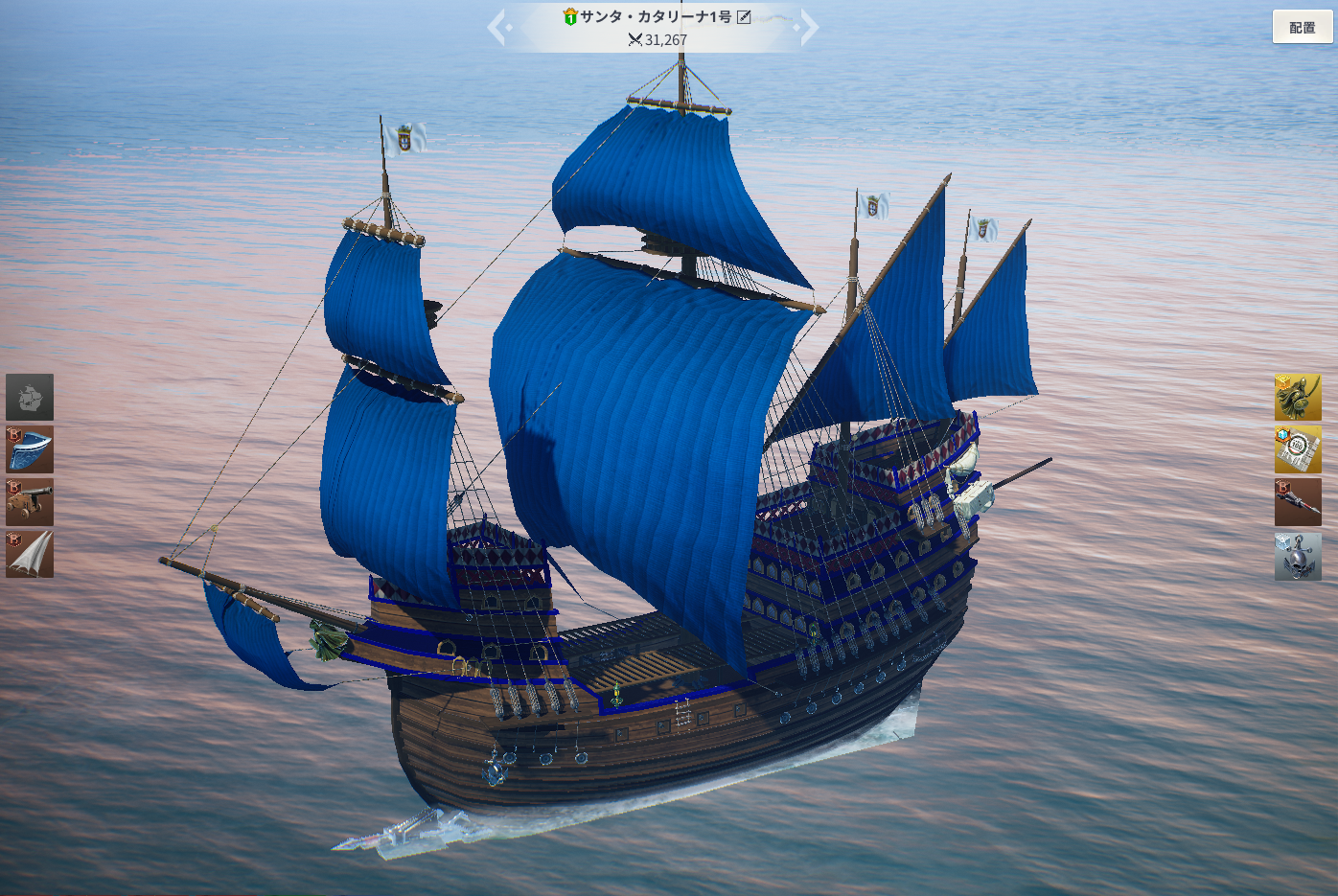Screen dimensions: 1338x896
Task: Choose the dark ram spear slot
Action: coord(1298,502)
